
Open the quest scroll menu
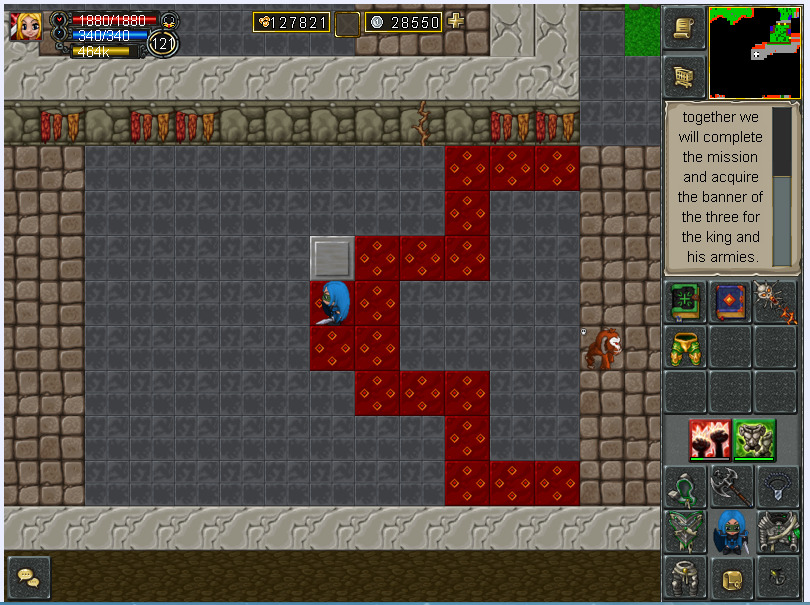coord(684,28)
